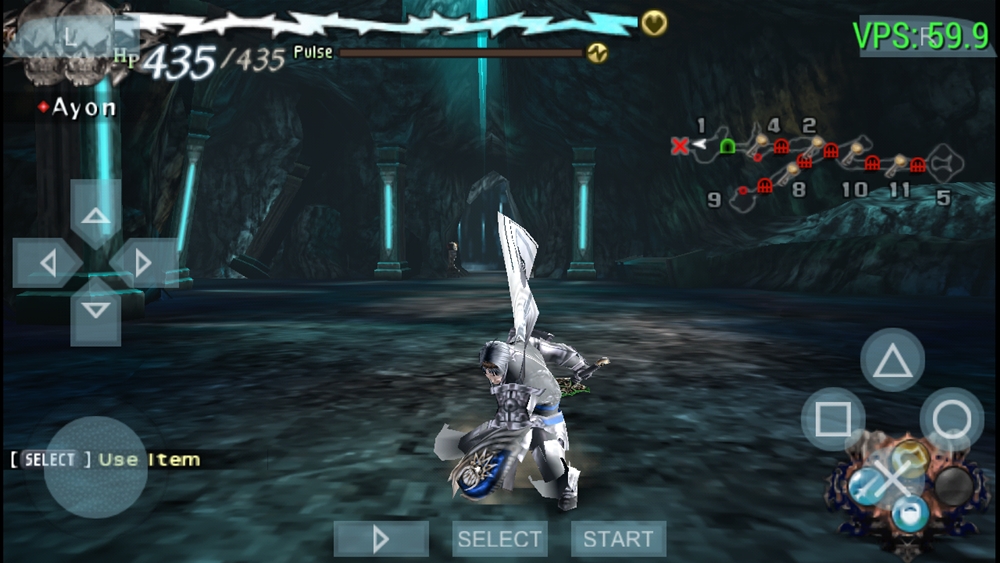Tap the square touch button
The image size is (1000, 563).
coord(833,419)
